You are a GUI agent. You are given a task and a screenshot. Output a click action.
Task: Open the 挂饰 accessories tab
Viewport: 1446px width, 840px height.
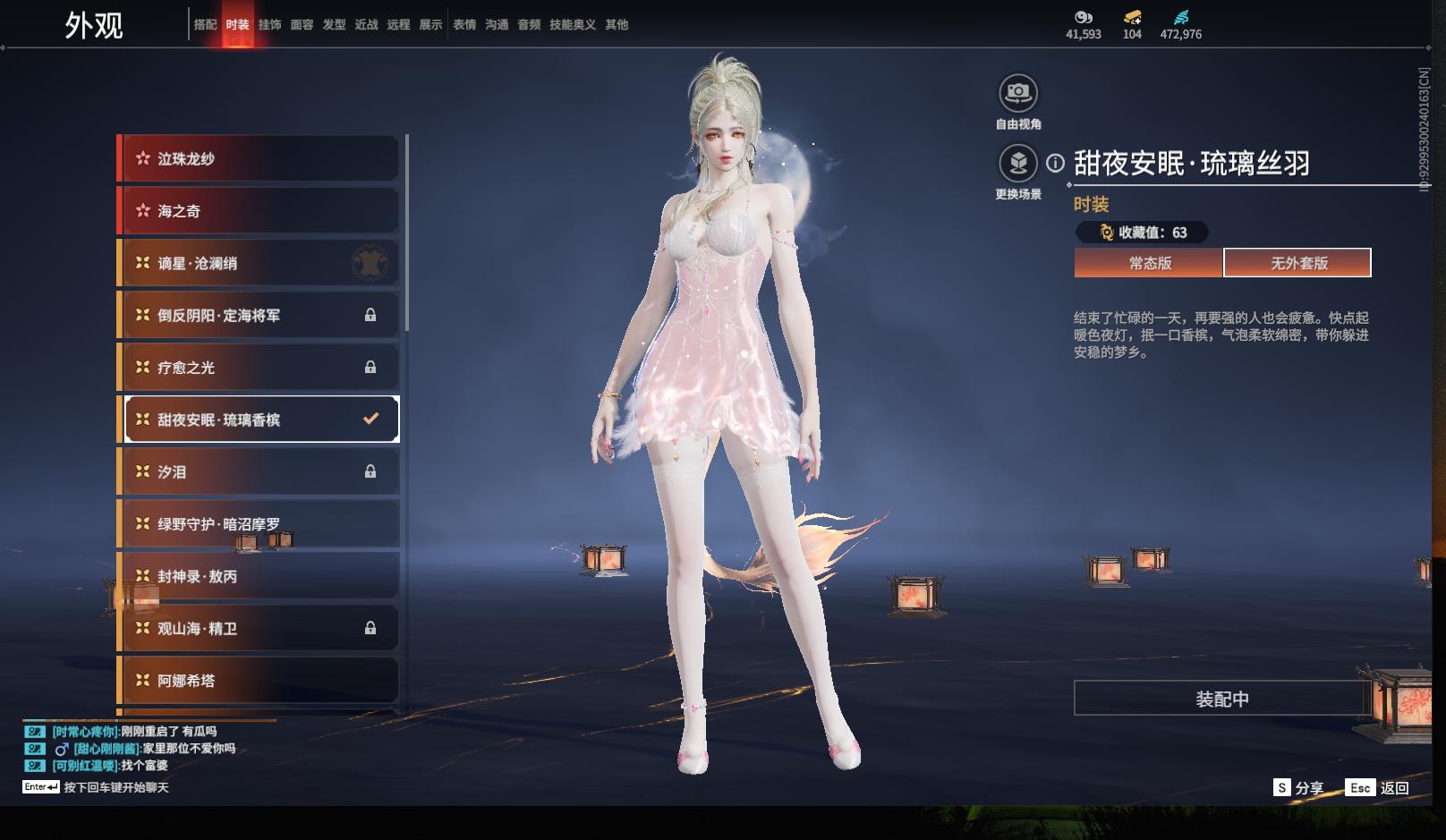point(269,25)
